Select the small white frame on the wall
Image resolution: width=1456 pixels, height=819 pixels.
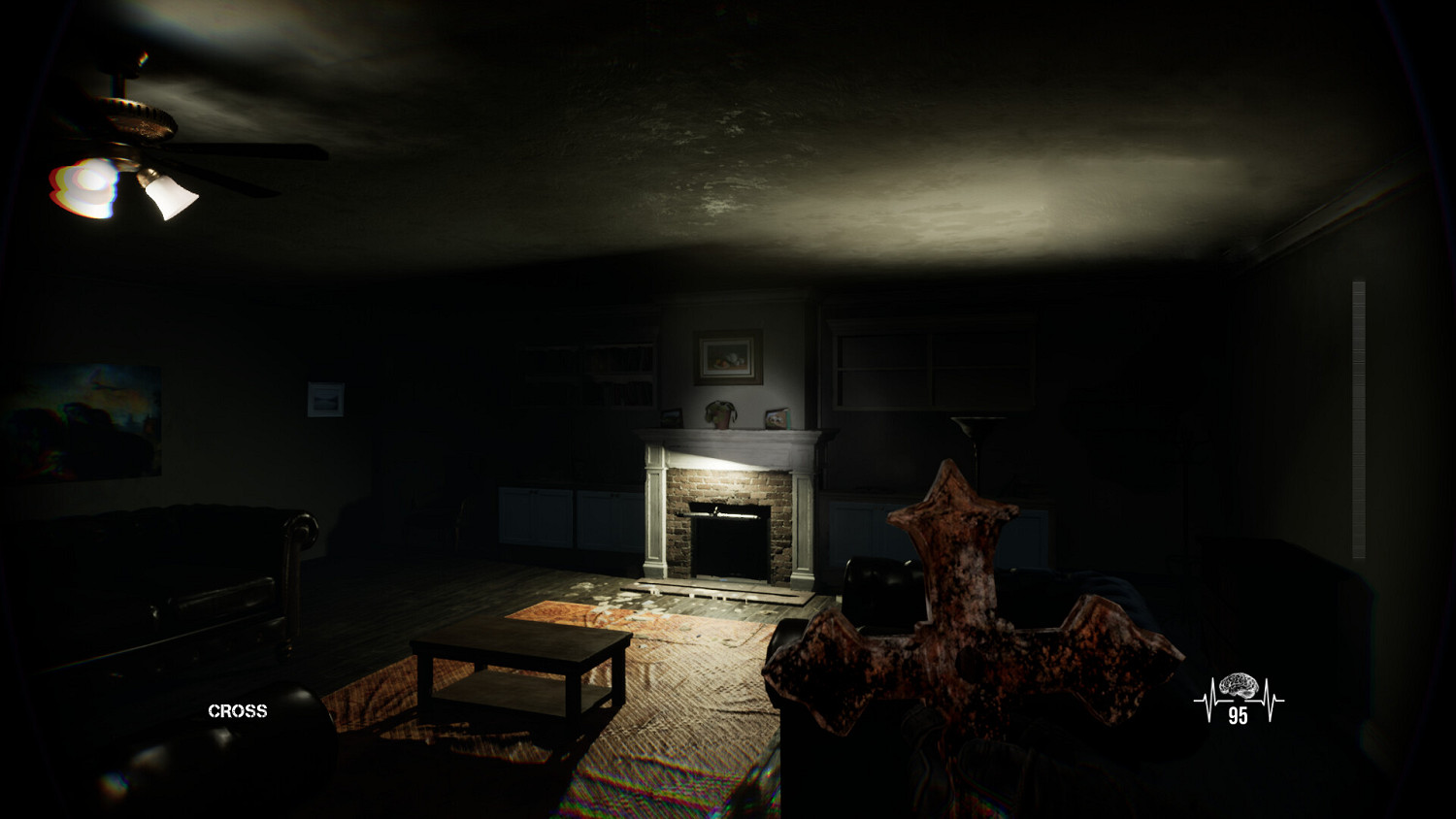click(x=327, y=400)
